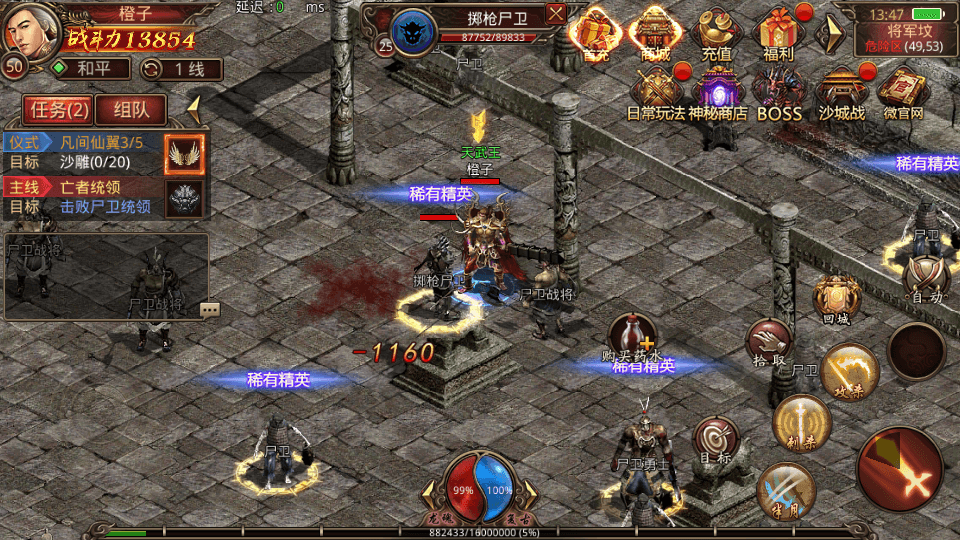Open the BOSS menu
The width and height of the screenshot is (960, 540).
coord(779,92)
